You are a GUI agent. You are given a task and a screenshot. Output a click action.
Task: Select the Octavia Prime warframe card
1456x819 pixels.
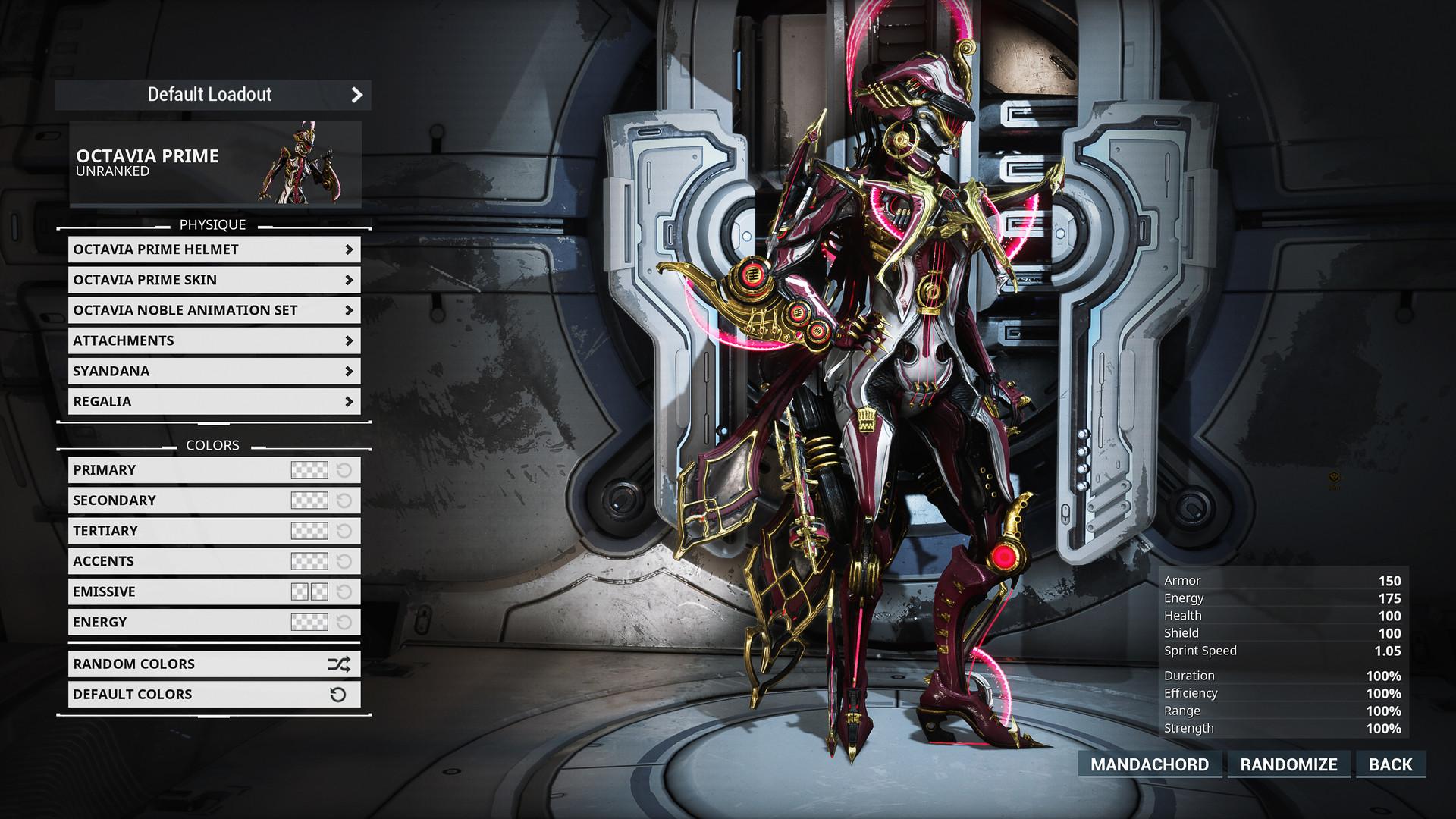pos(215,164)
